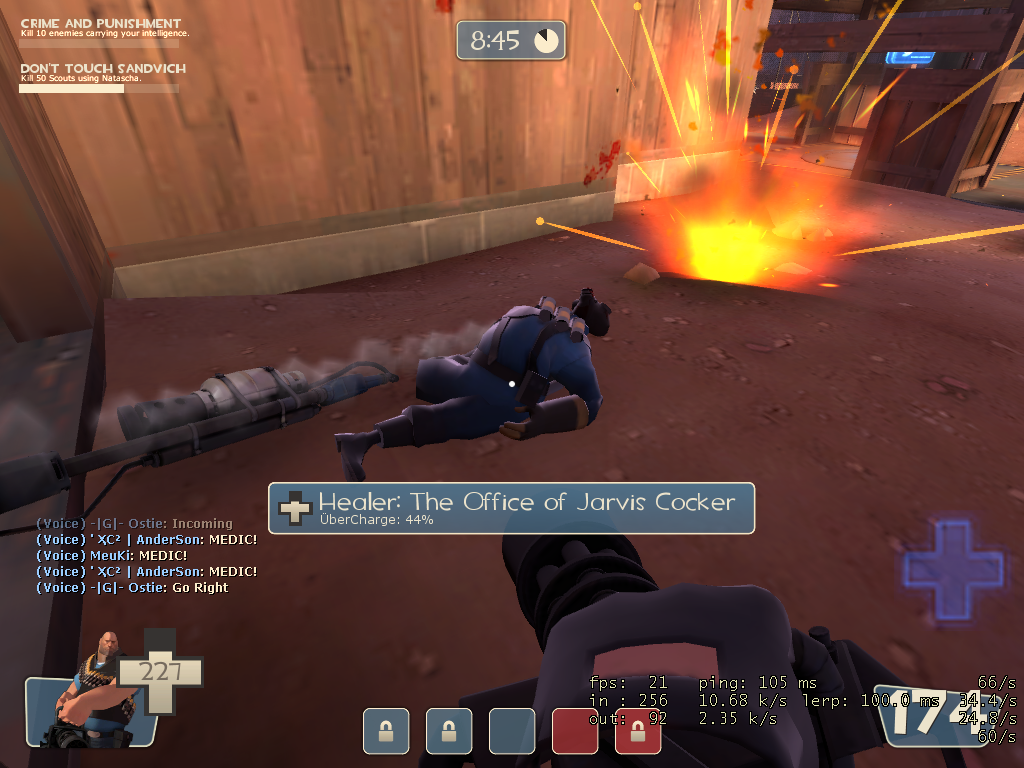Click the unlocked blue control point icon
The height and width of the screenshot is (768, 1024).
click(511, 731)
